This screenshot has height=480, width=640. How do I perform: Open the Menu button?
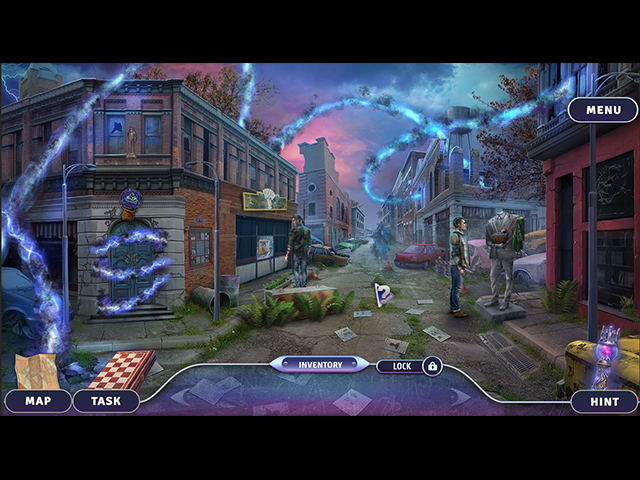[x=603, y=110]
